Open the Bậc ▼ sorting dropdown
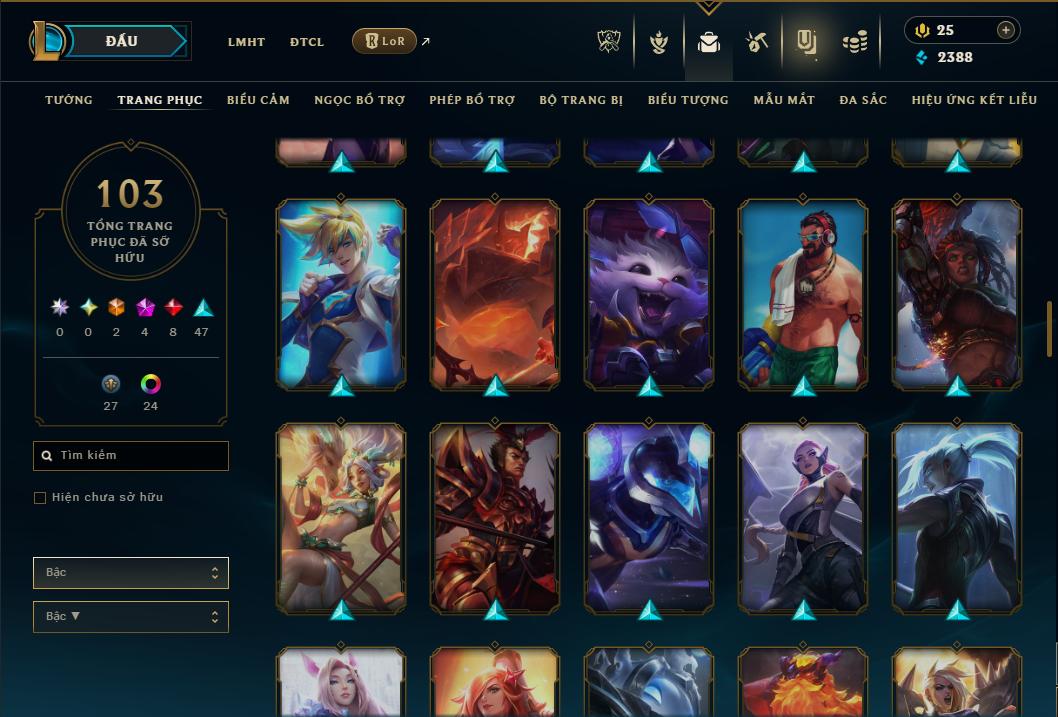The height and width of the screenshot is (717, 1058). pyautogui.click(x=131, y=617)
